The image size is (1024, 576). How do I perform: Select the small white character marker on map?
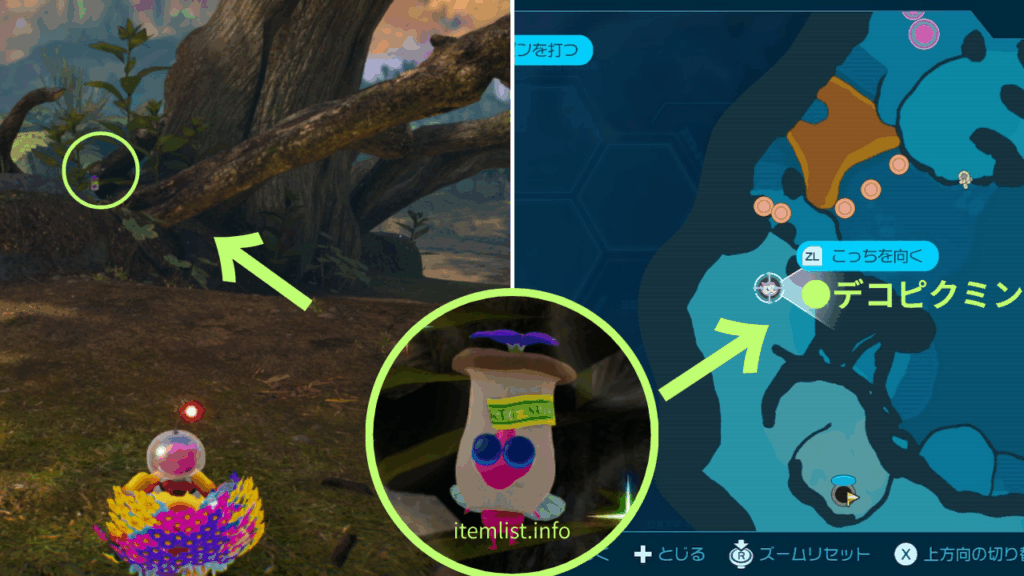(x=964, y=179)
